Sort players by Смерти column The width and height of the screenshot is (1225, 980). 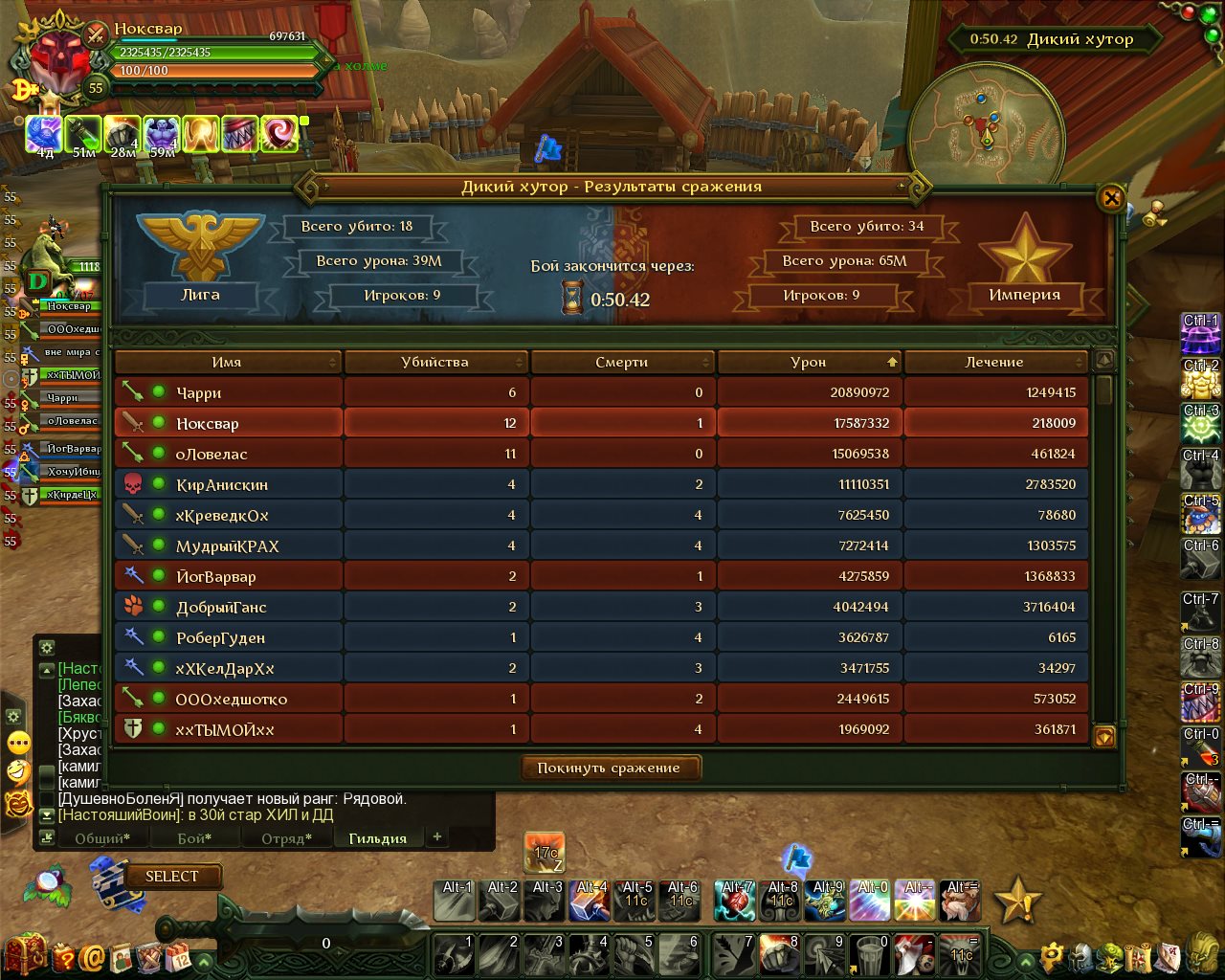(622, 362)
